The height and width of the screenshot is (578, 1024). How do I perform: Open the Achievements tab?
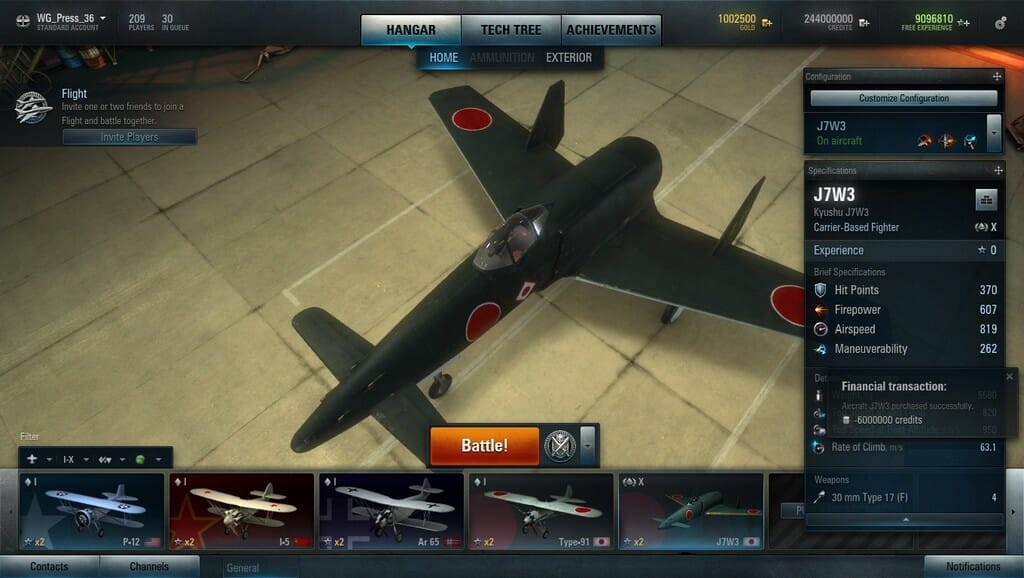click(610, 30)
